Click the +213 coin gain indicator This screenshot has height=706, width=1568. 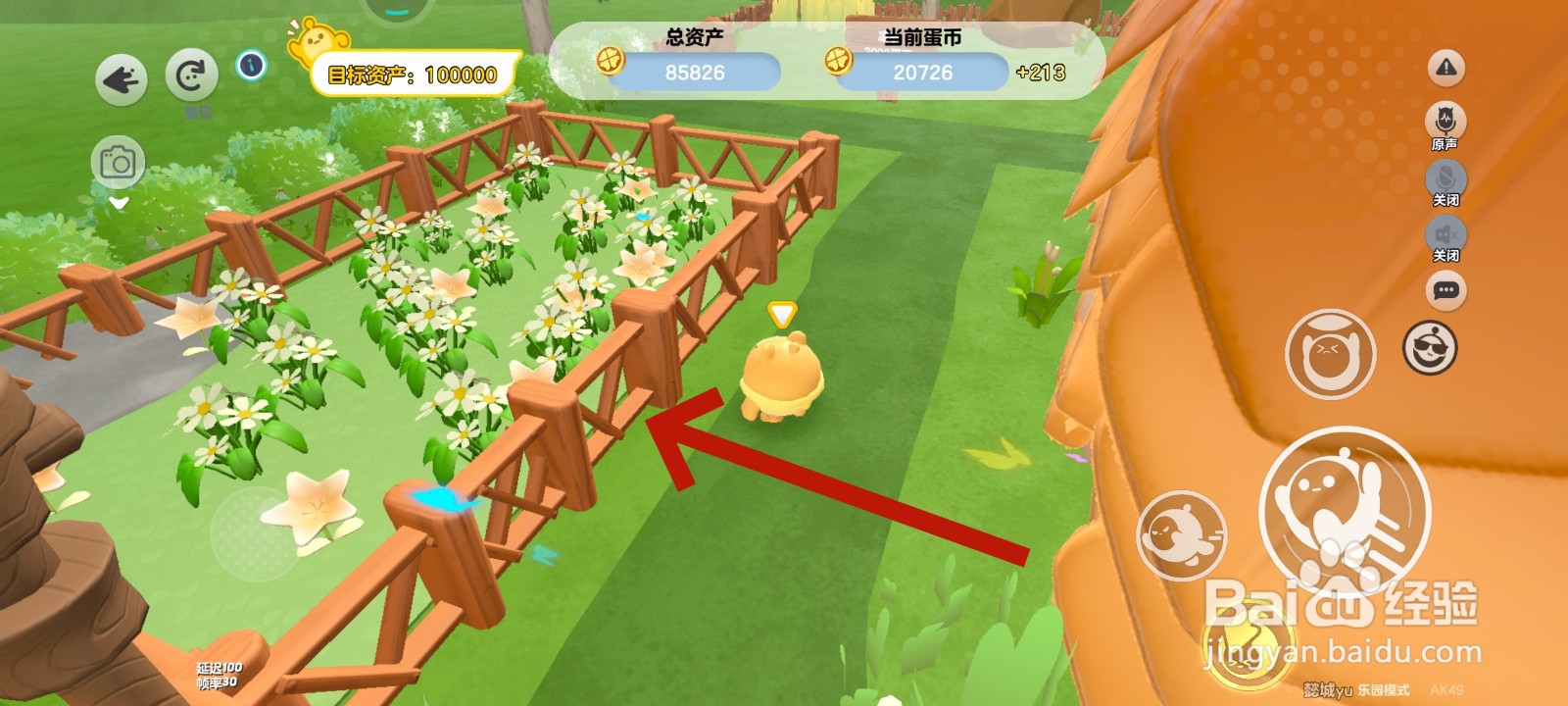[x=1041, y=73]
